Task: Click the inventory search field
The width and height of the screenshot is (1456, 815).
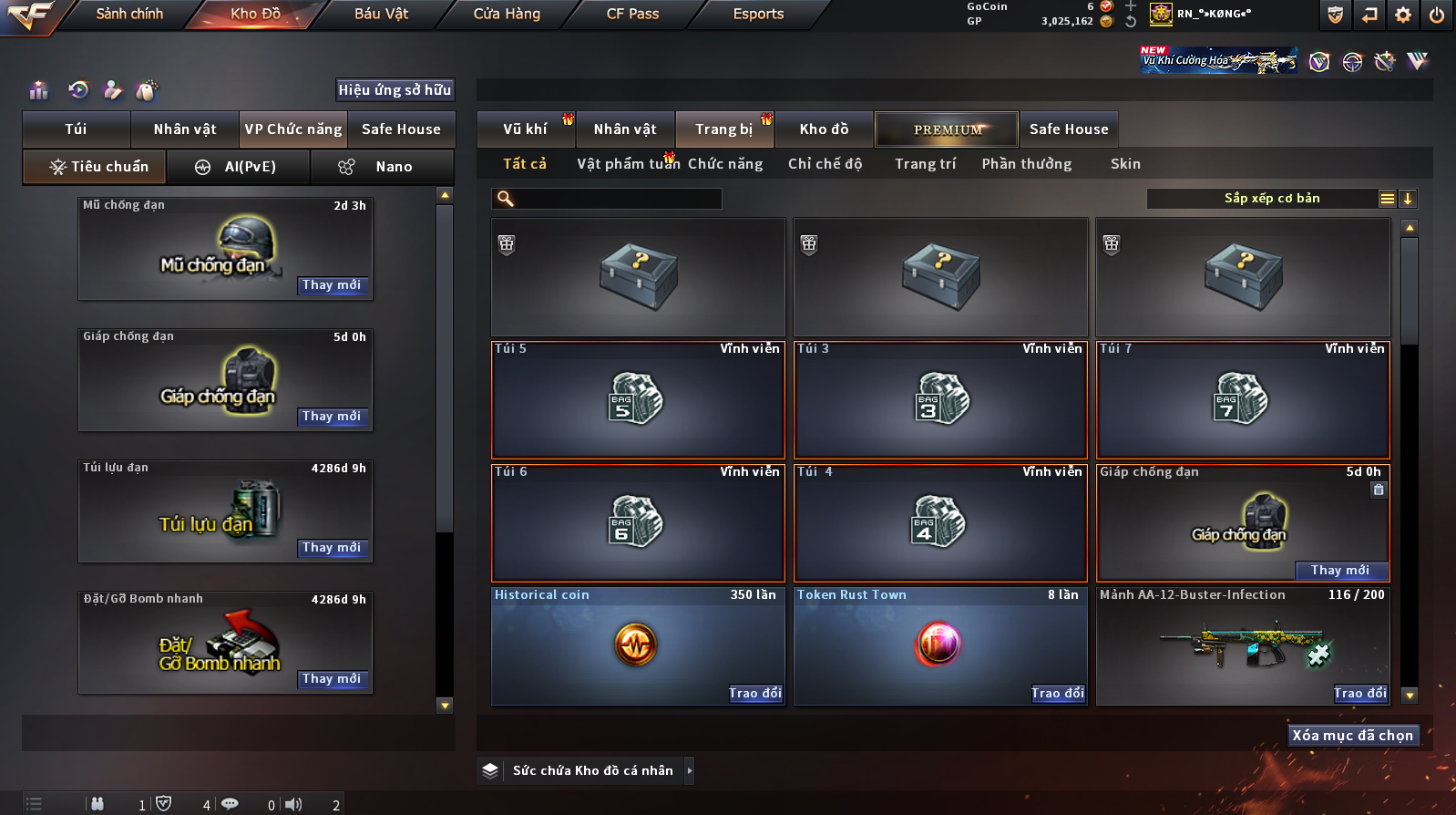Action: tap(618, 199)
